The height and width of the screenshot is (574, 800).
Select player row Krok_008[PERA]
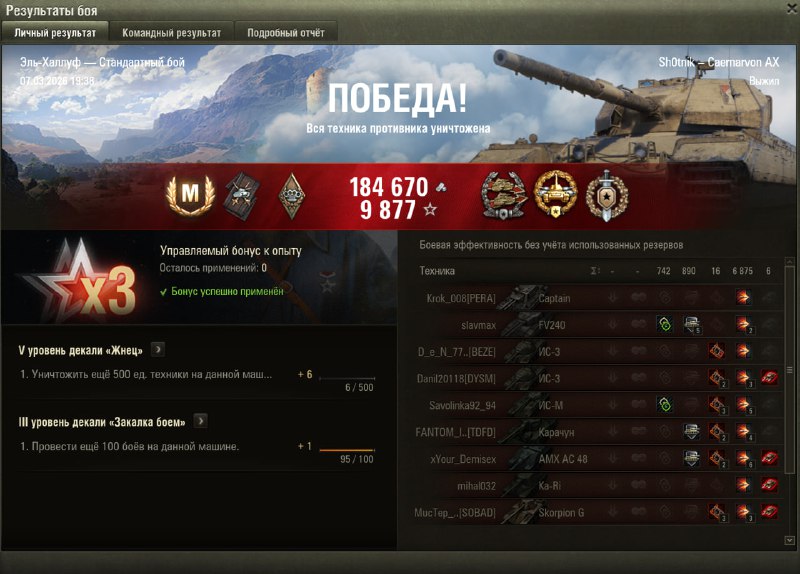[x=600, y=297]
